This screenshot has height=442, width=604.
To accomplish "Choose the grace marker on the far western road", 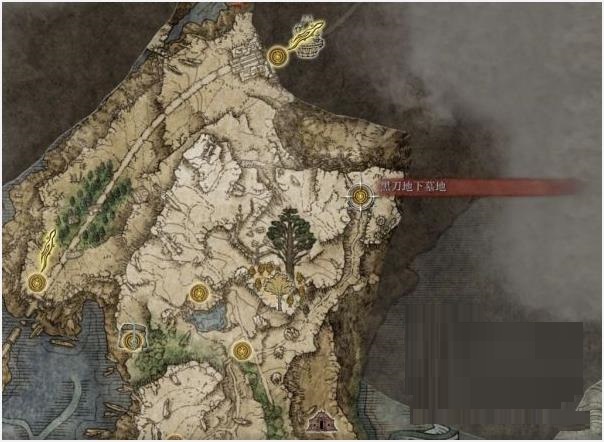I will 37,282.
